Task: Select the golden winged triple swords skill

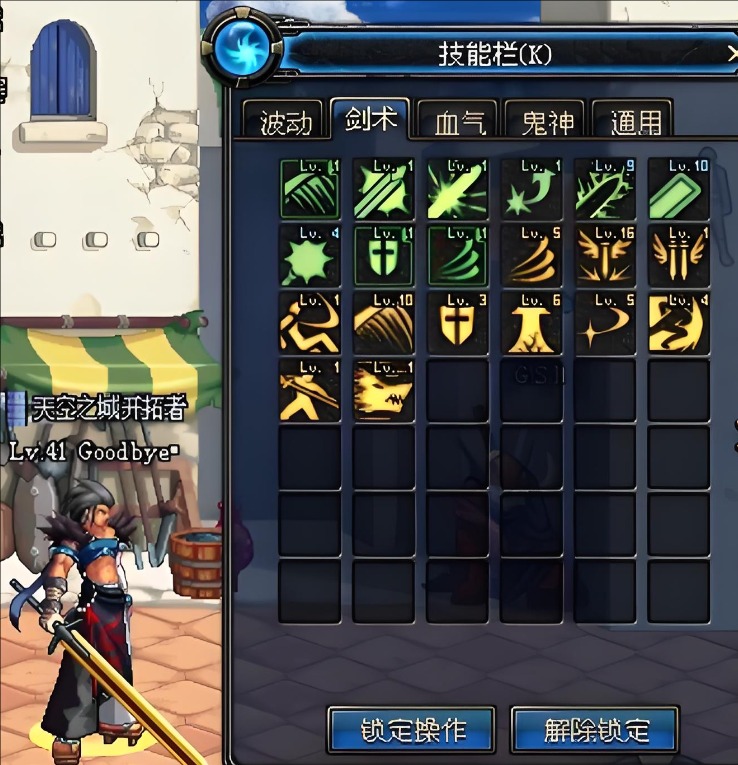Action: click(x=679, y=256)
